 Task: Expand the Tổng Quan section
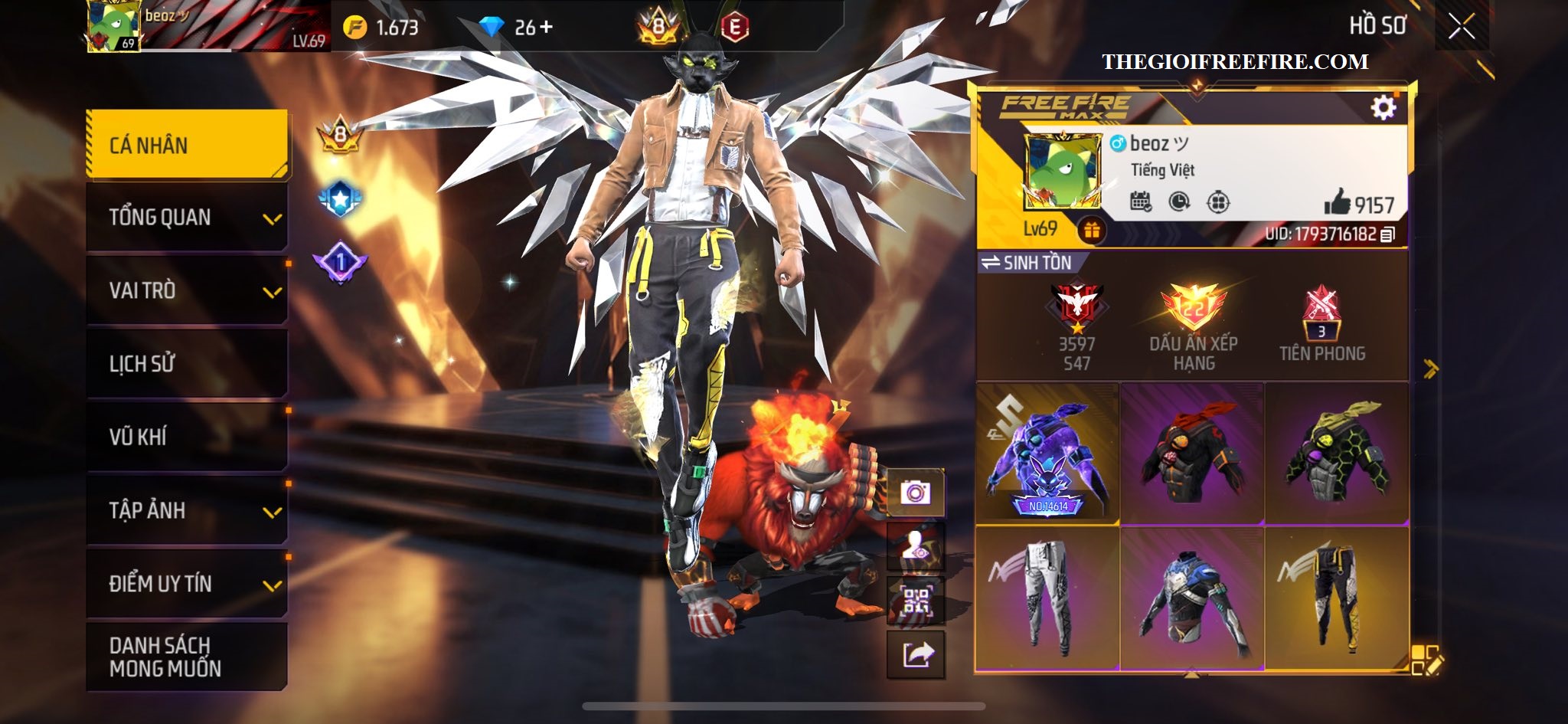(x=188, y=218)
